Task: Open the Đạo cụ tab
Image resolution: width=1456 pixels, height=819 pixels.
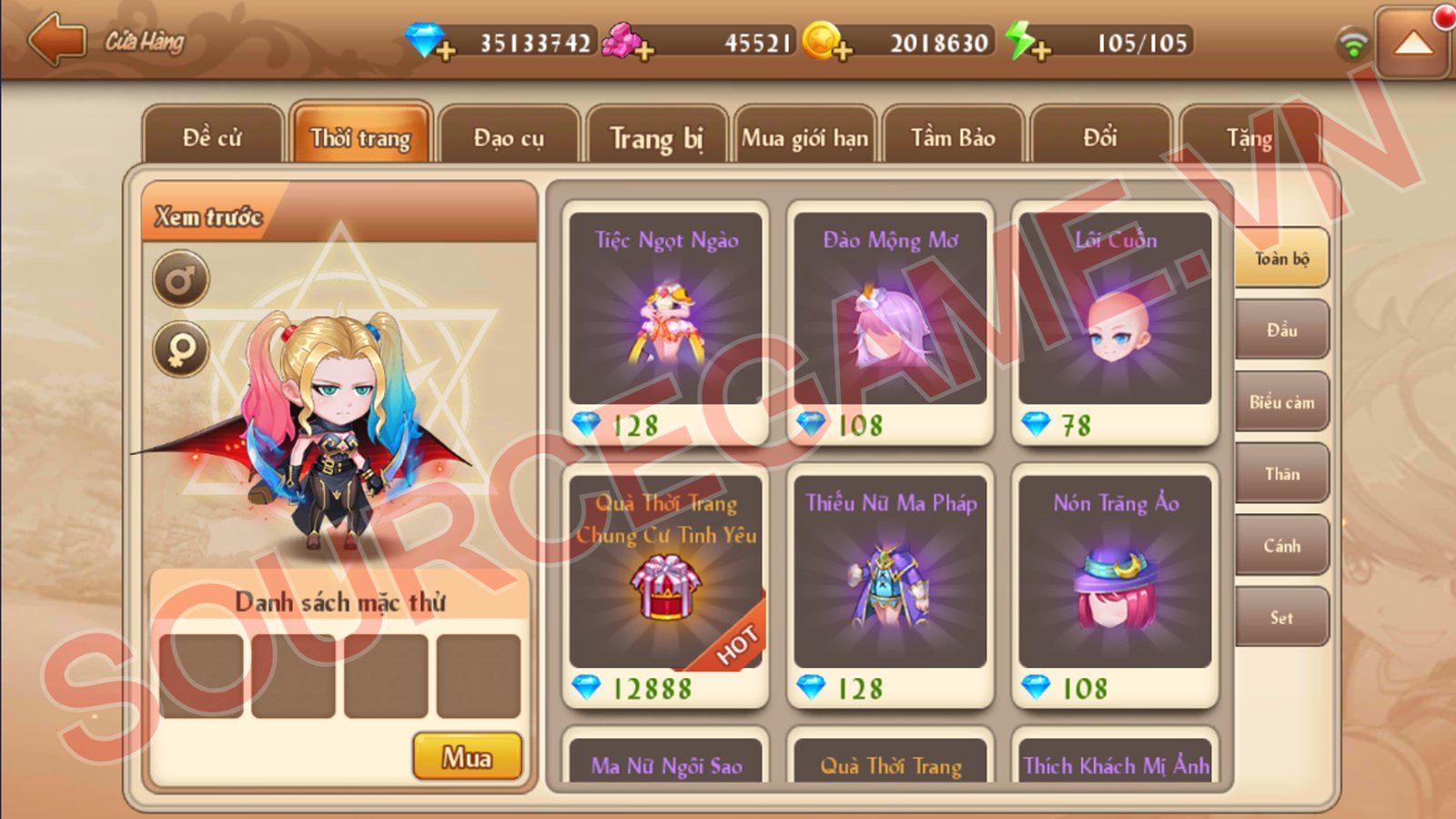Action: coord(509,137)
